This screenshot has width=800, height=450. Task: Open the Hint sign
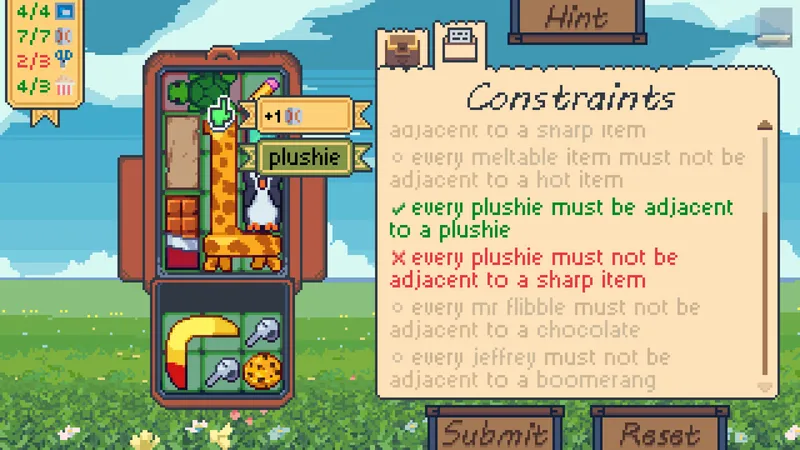point(577,18)
